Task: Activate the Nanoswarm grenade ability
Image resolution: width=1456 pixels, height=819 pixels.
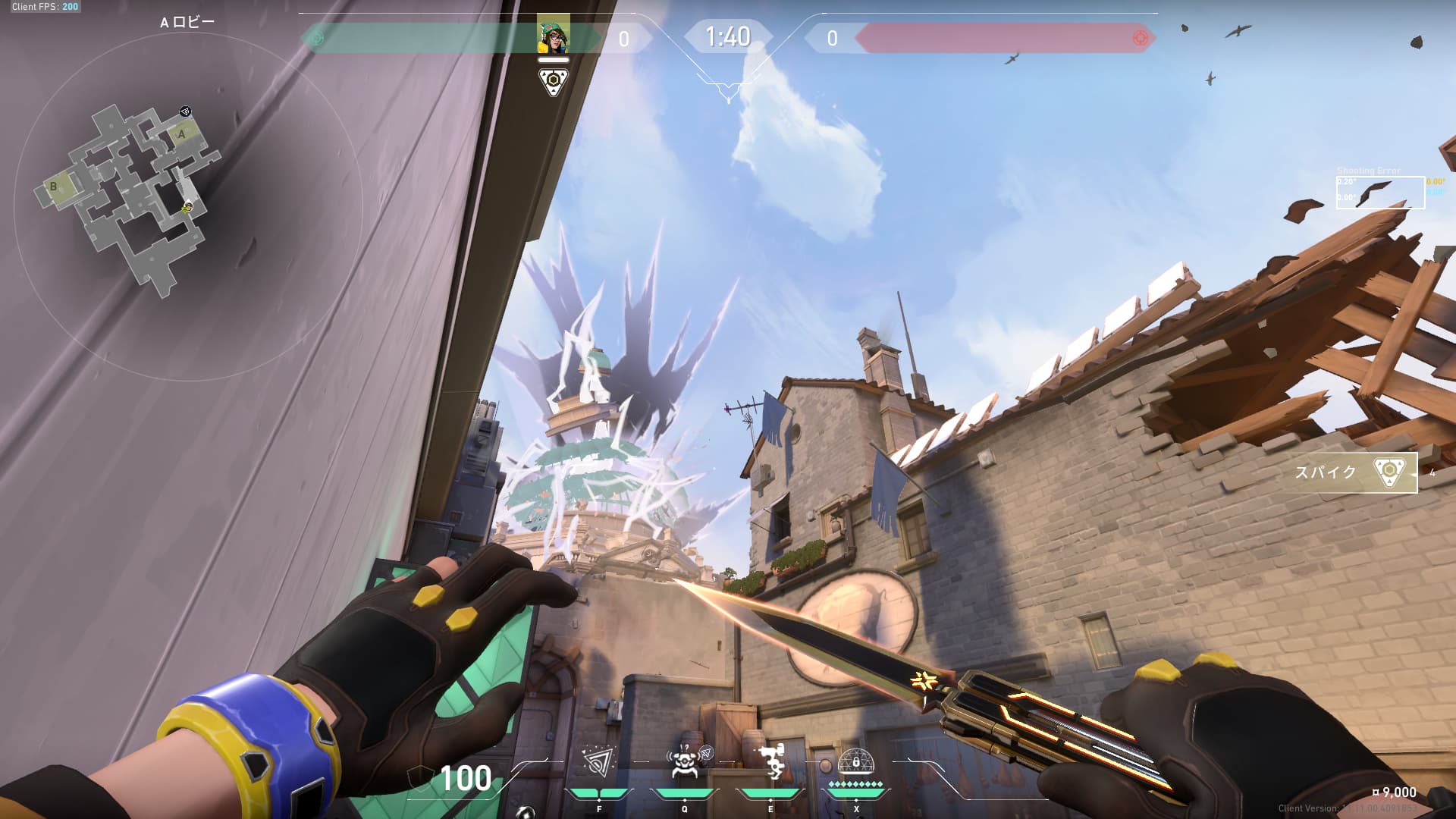Action: (x=599, y=762)
